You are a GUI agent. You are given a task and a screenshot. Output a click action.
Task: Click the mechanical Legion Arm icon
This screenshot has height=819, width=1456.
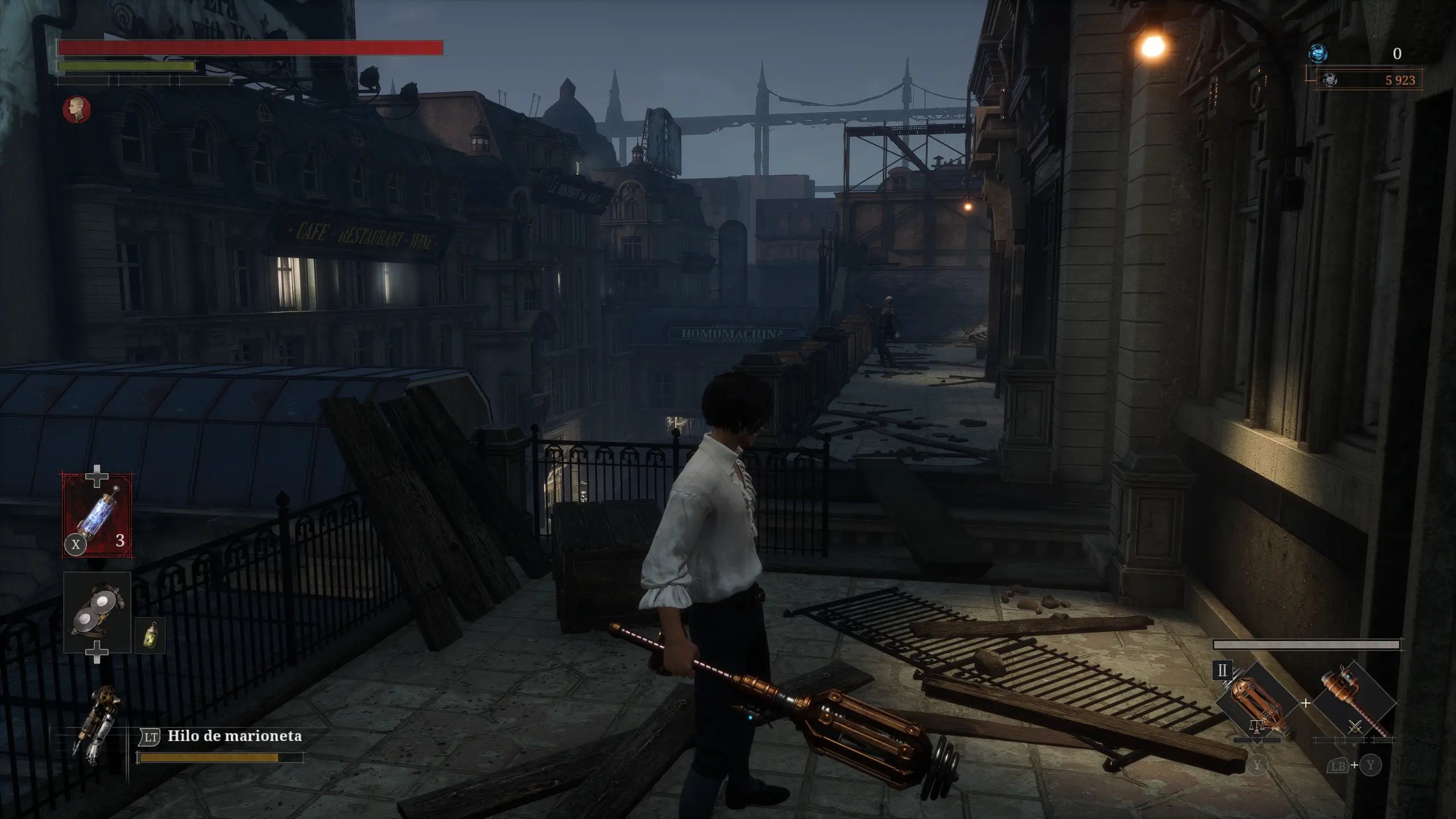pos(98,723)
